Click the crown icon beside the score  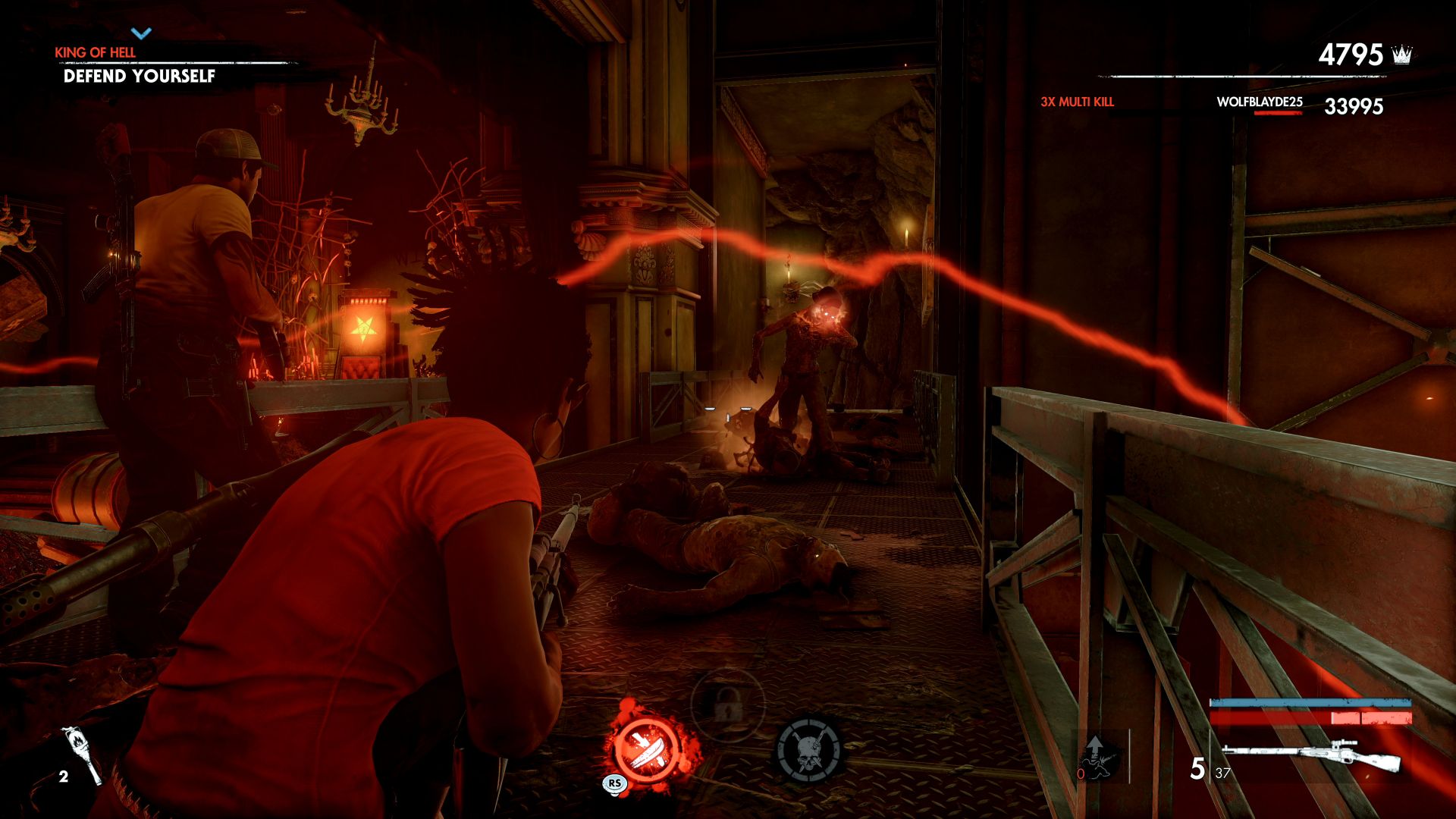coord(1402,55)
